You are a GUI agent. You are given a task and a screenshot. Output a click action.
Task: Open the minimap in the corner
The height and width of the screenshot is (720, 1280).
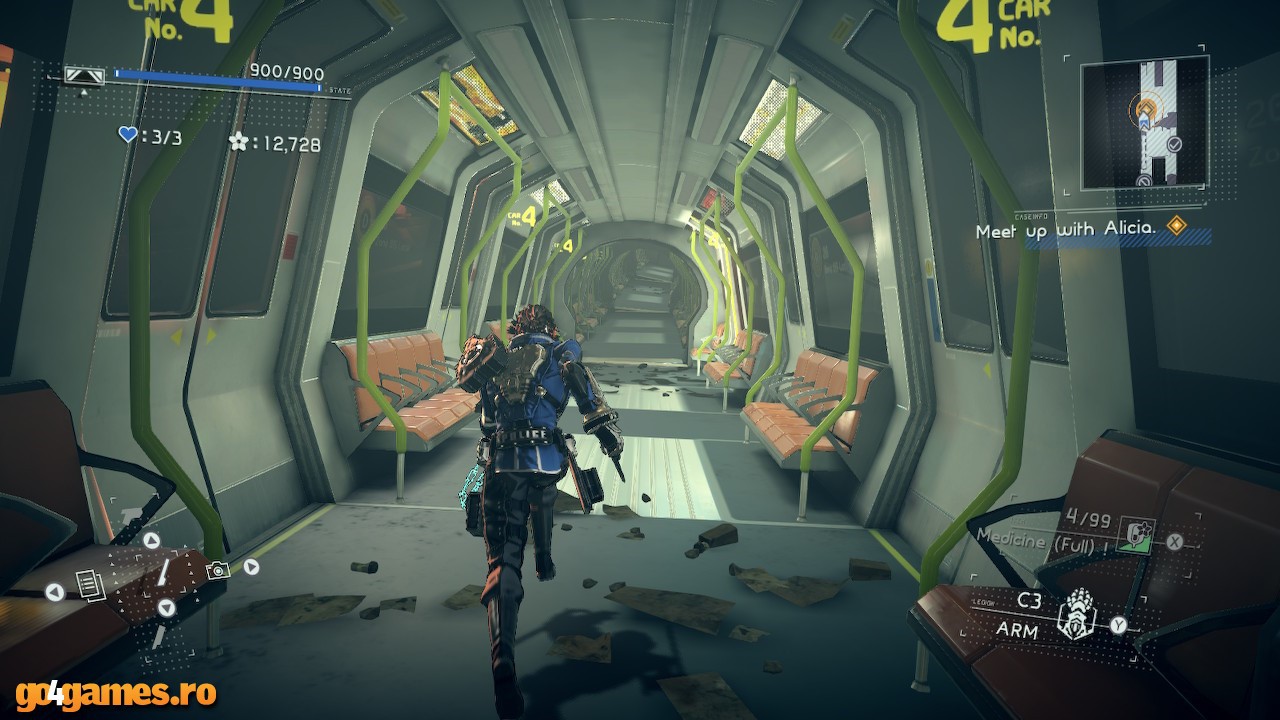1144,122
